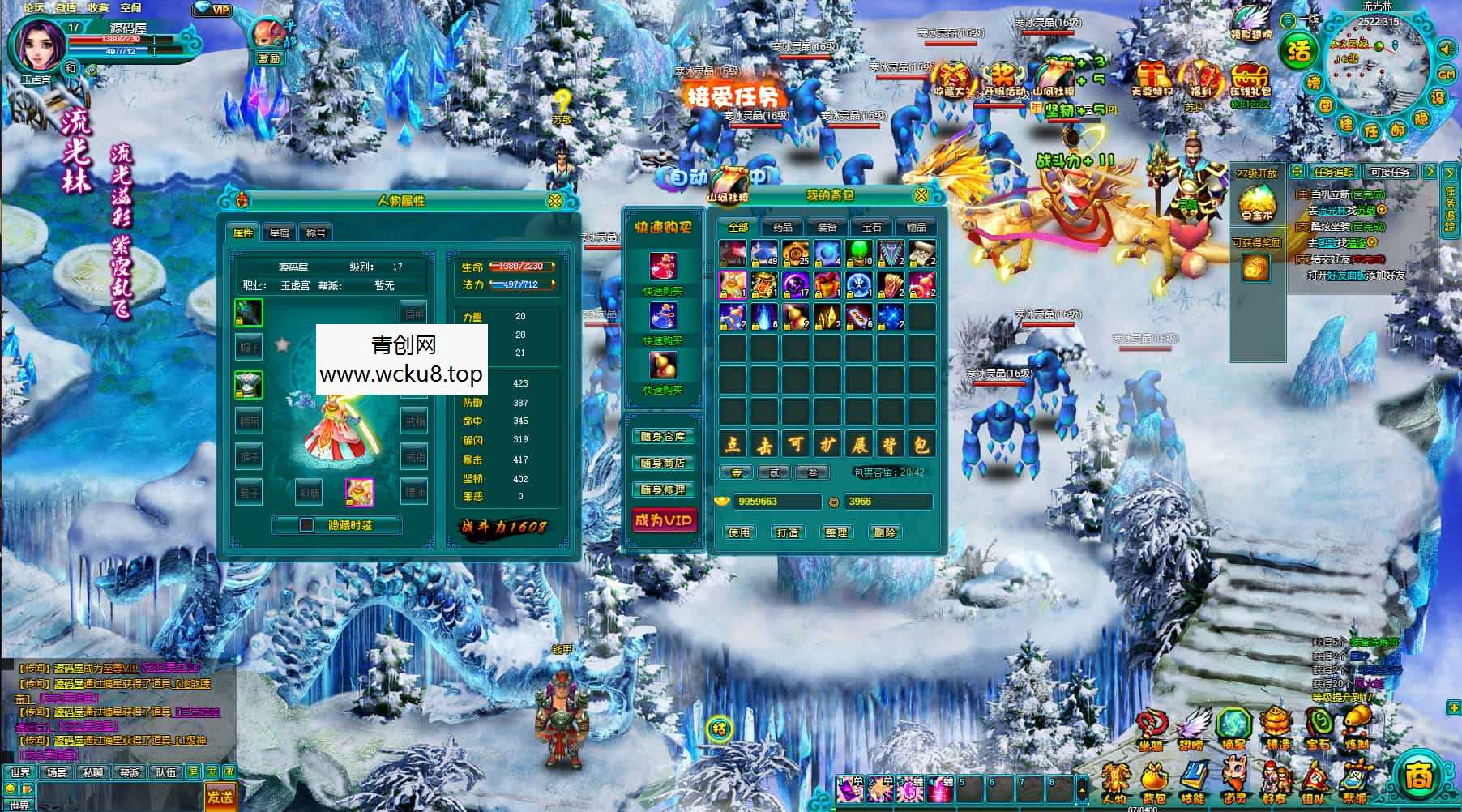Click the 整理 (sort) button in backpack
Image resolution: width=1462 pixels, height=812 pixels.
pos(837,532)
